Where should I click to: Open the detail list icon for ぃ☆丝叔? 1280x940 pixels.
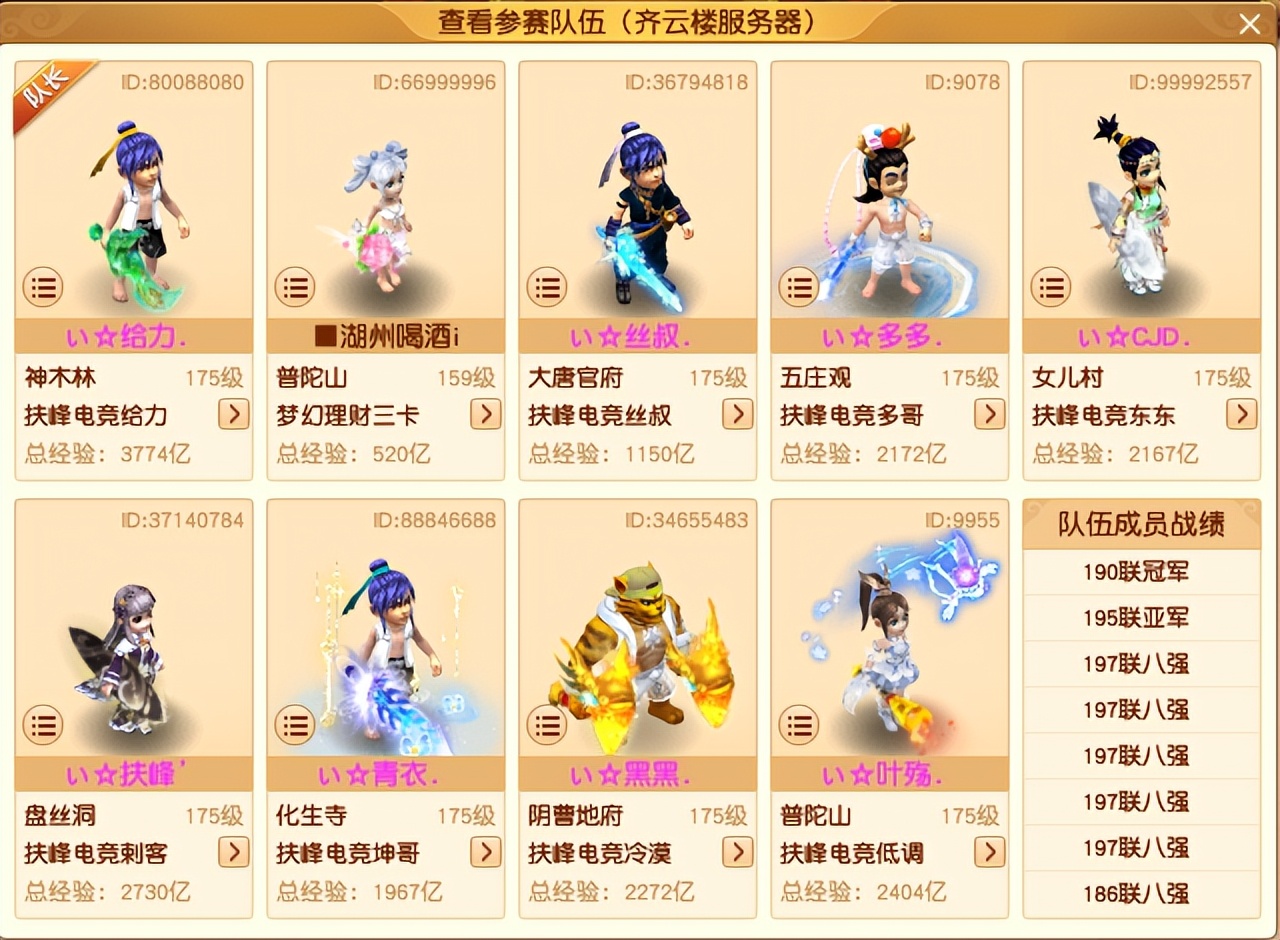[x=547, y=287]
